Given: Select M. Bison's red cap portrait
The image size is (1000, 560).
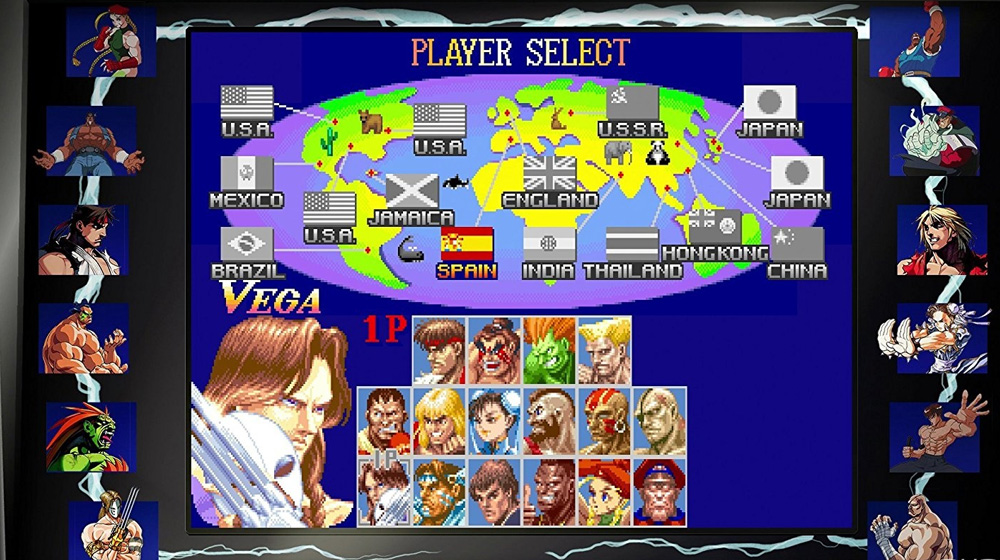Looking at the screenshot, I should pyautogui.click(x=659, y=491).
